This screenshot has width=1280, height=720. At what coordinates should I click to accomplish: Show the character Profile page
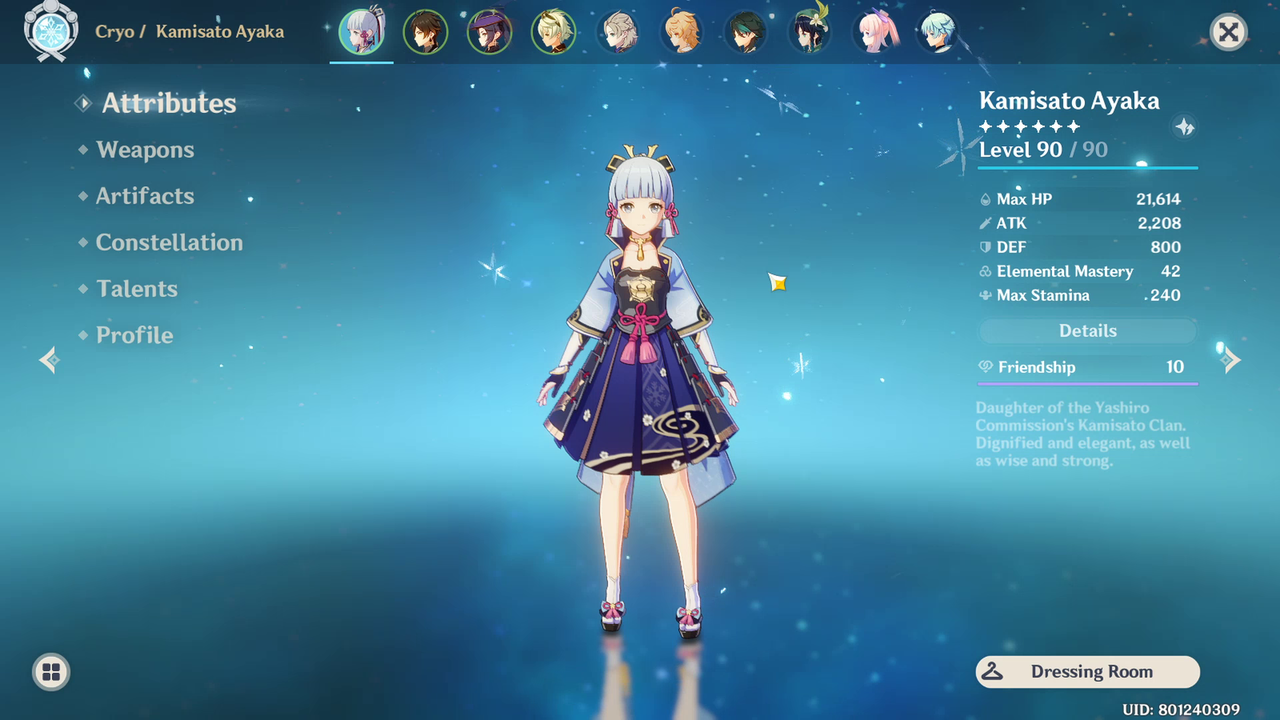pyautogui.click(x=134, y=335)
